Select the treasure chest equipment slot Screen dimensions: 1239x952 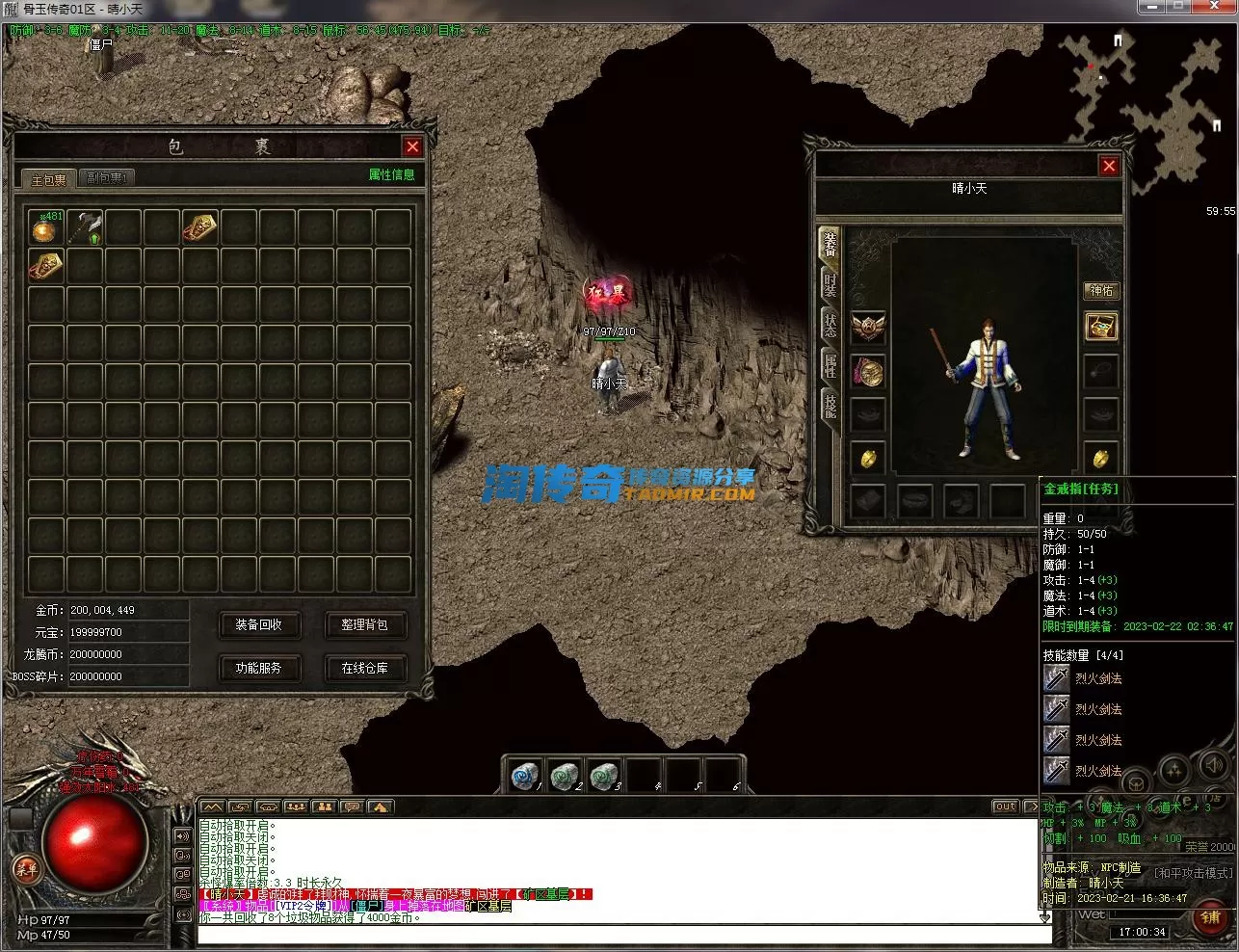coord(1101,327)
